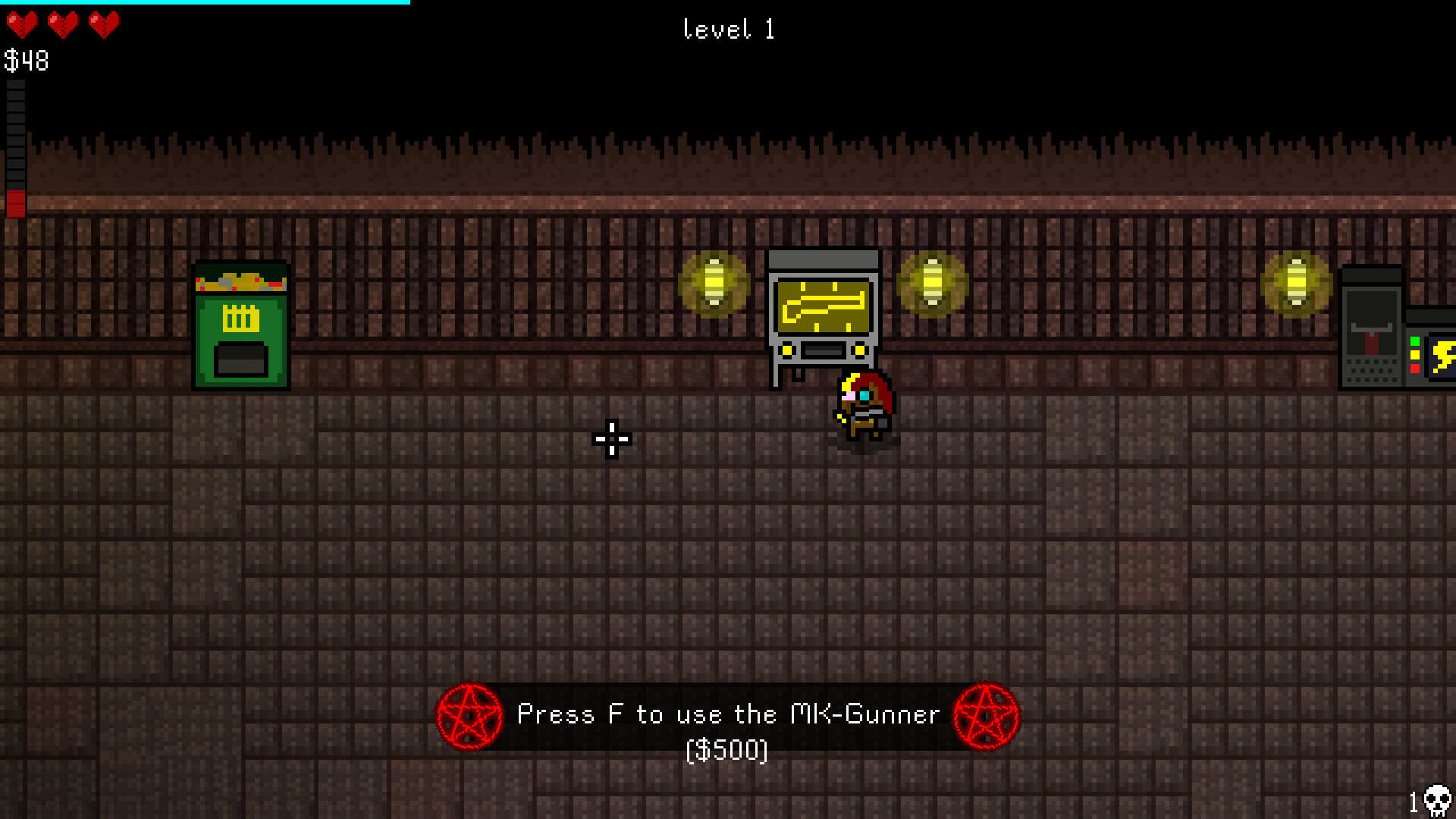The image size is (1456, 819).
Task: Click the crosshair cursor marker on the floor
Action: coord(610,438)
